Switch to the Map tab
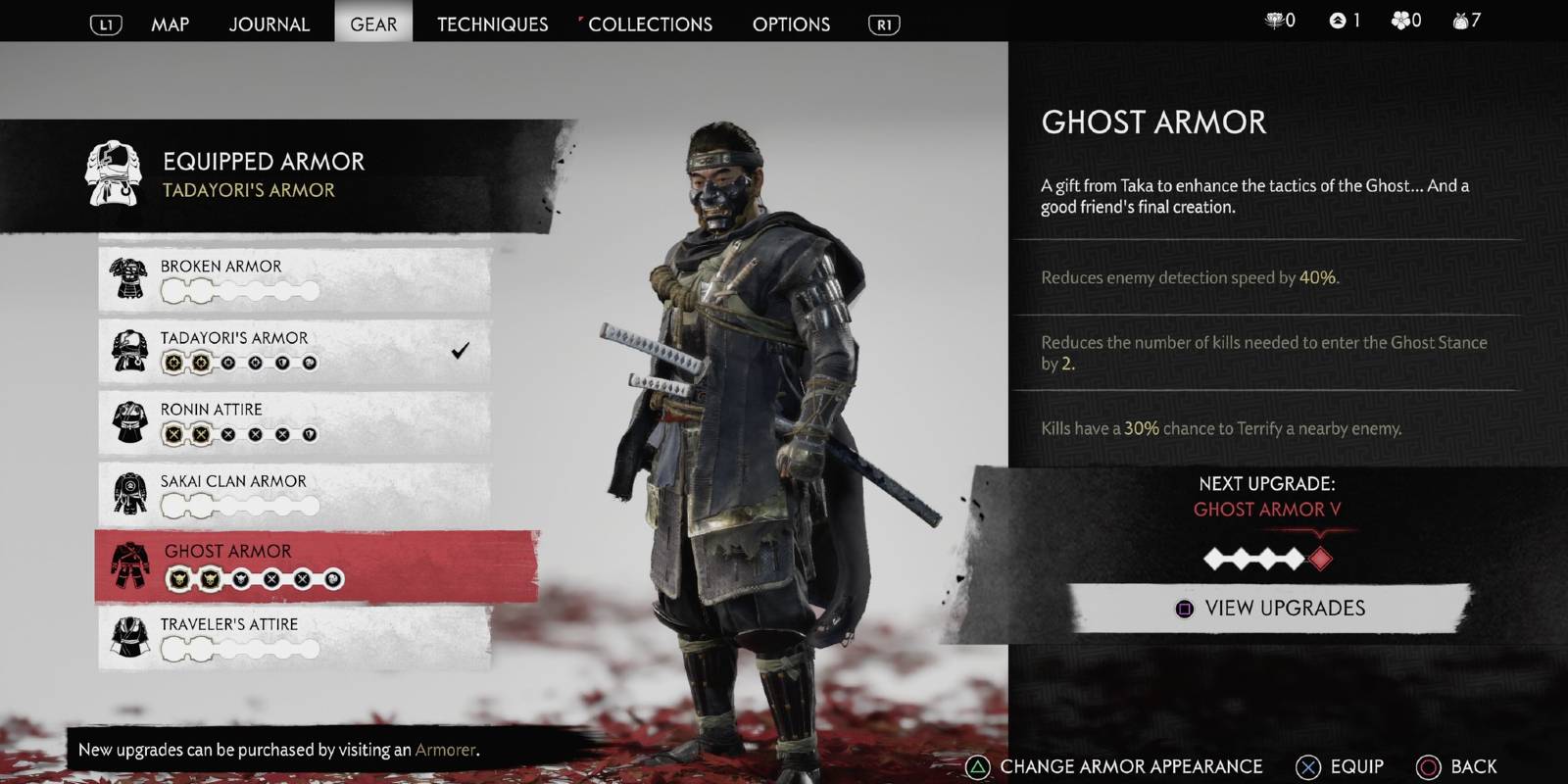 [x=170, y=24]
